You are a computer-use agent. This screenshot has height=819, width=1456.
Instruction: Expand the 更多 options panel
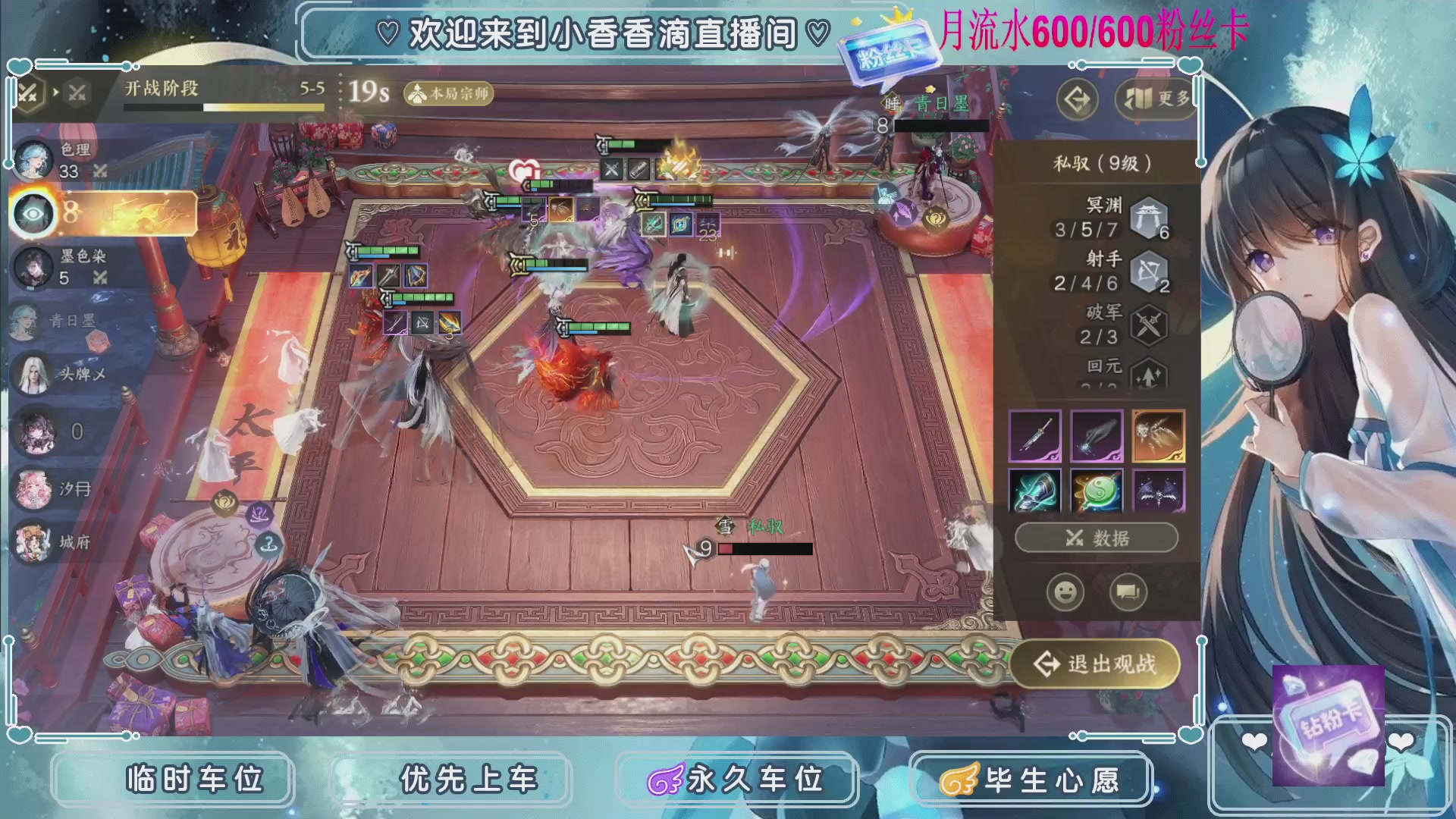1153,99
